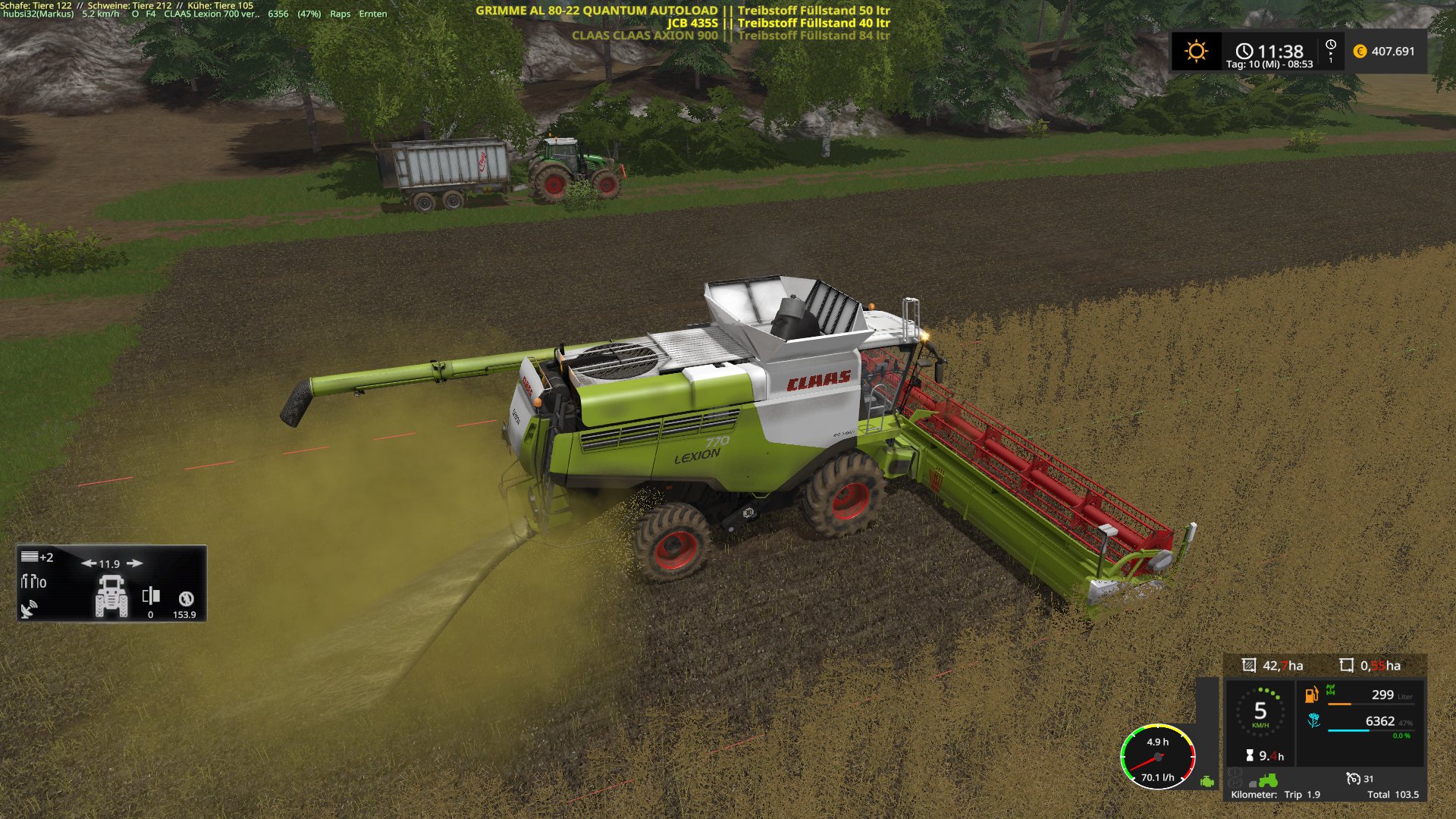Select the blue rapeseed plant icon
This screenshot has width=1456, height=819.
tap(1313, 720)
